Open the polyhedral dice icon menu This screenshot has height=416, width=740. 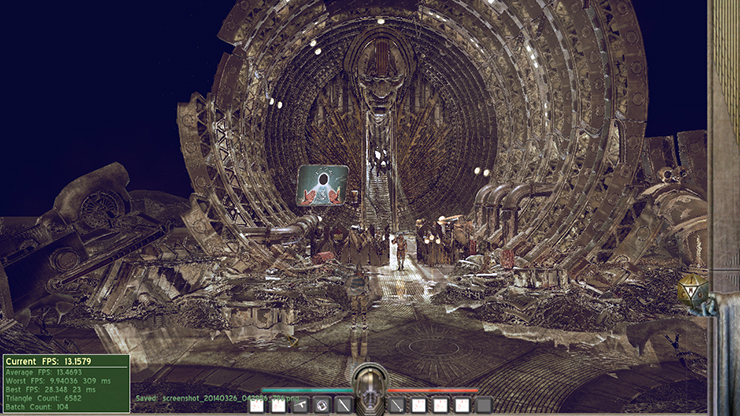point(692,290)
